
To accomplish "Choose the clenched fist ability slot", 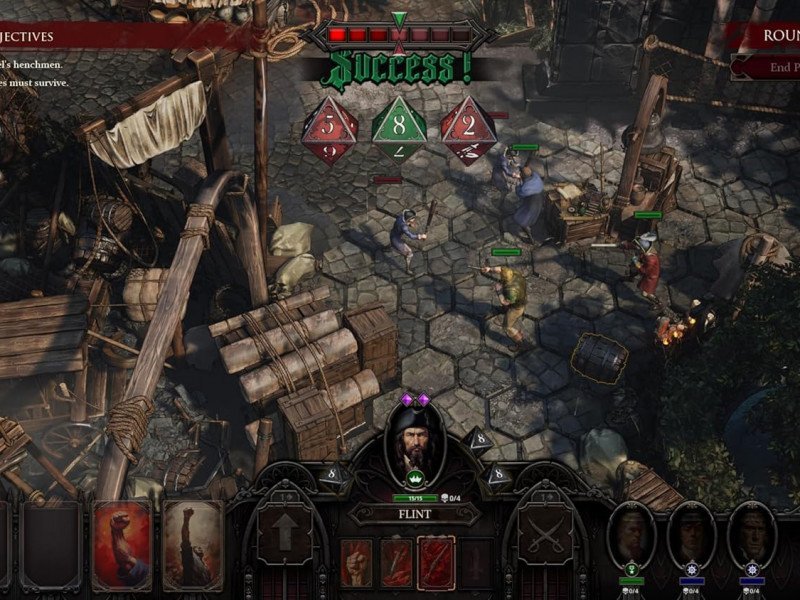I will click(357, 561).
